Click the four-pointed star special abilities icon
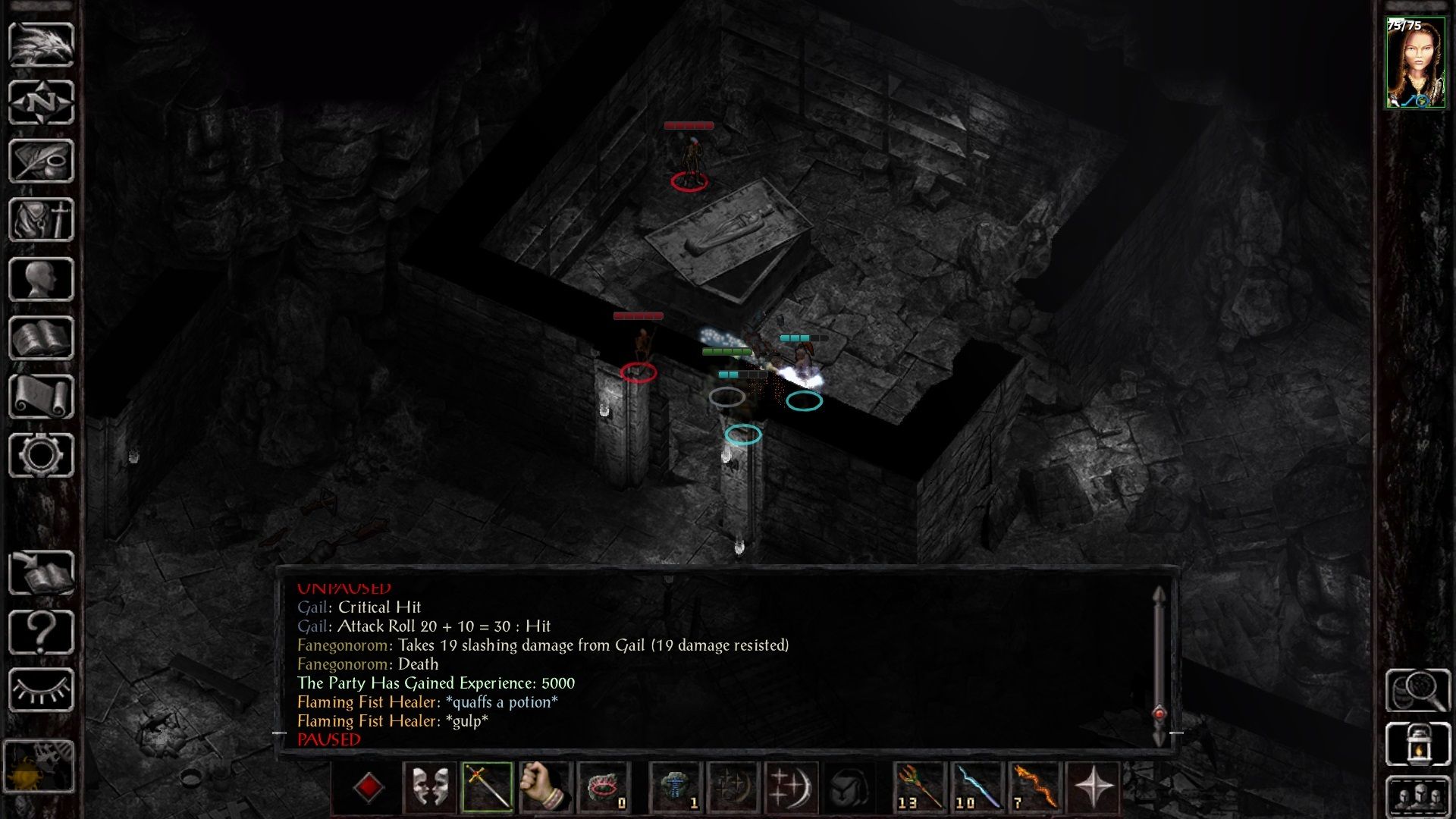 pyautogui.click(x=1093, y=787)
